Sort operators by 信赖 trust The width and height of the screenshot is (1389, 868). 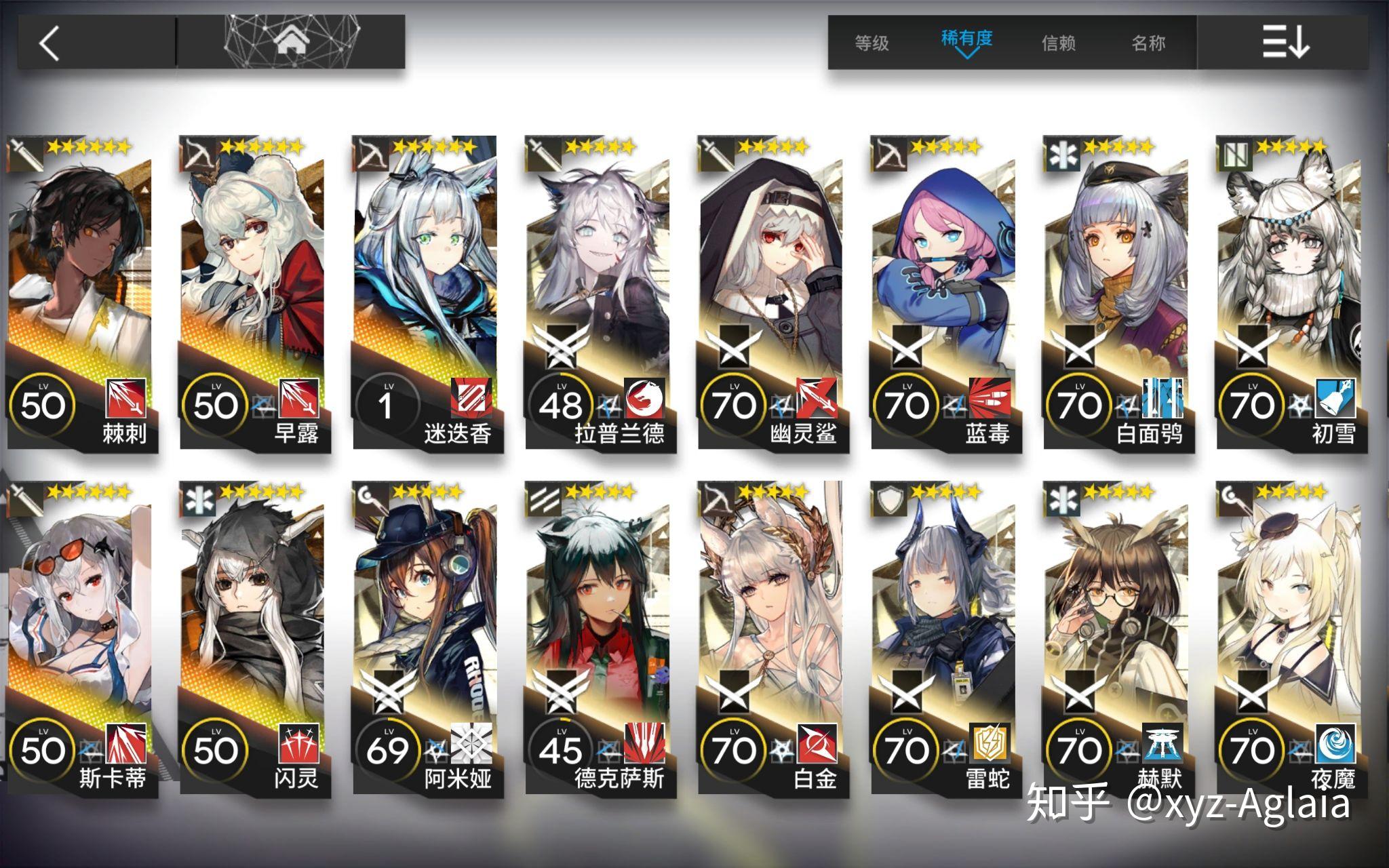(1058, 43)
